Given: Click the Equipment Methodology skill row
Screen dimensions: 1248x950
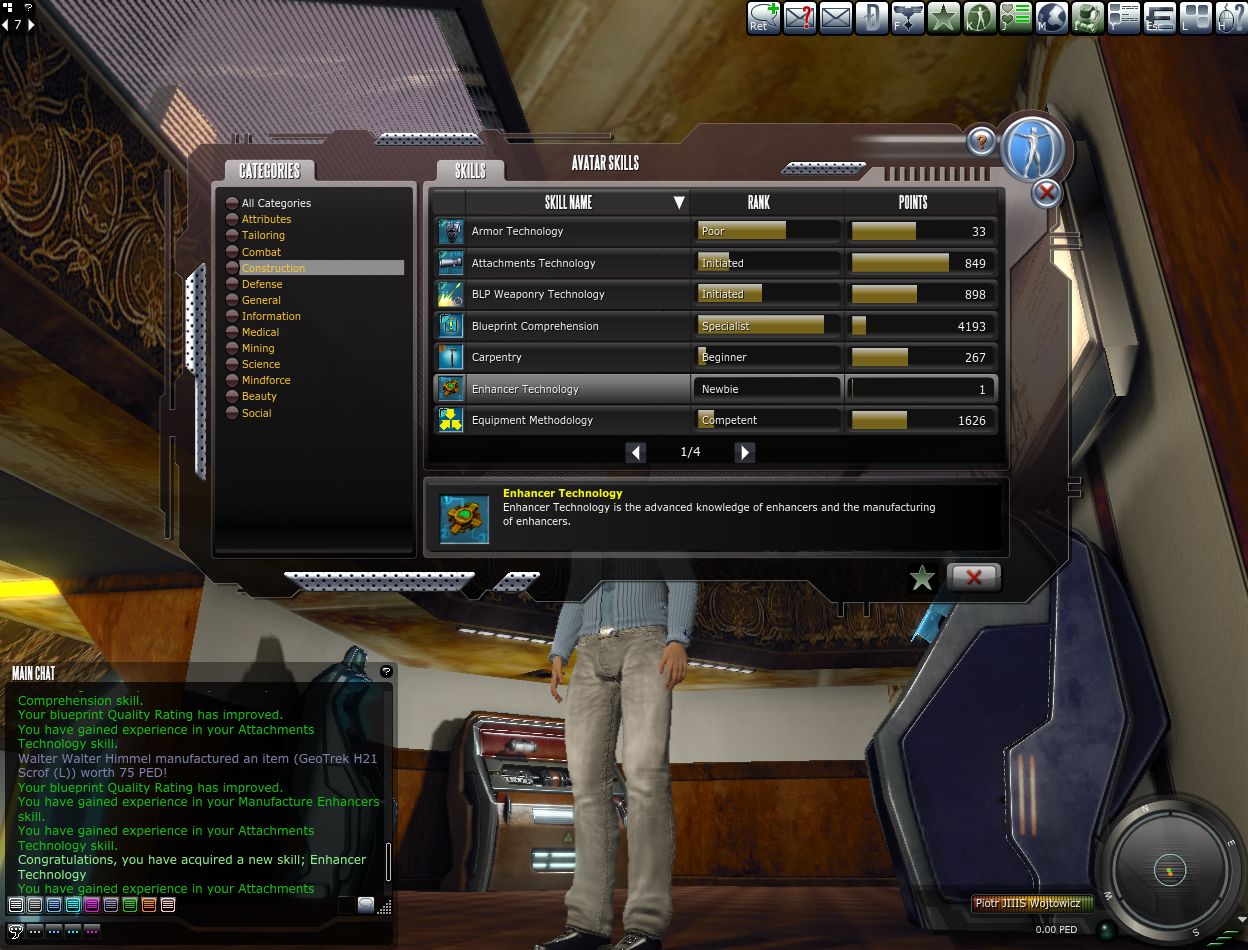Looking at the screenshot, I should pyautogui.click(x=532, y=421).
